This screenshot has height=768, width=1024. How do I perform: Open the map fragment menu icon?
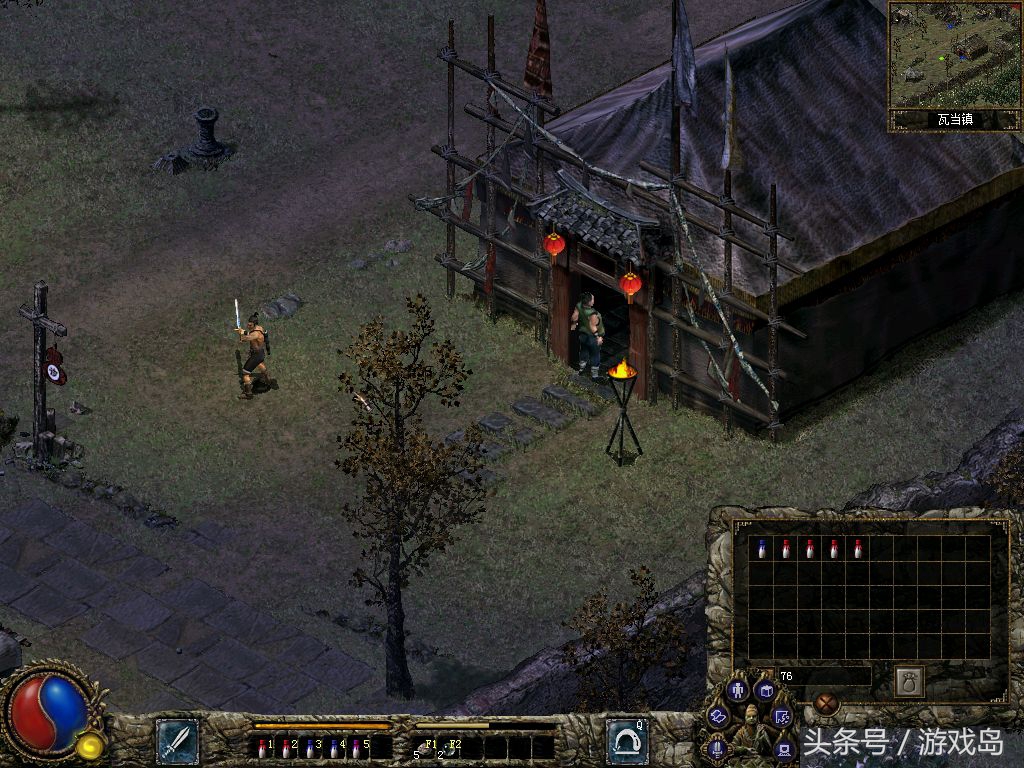tap(783, 716)
